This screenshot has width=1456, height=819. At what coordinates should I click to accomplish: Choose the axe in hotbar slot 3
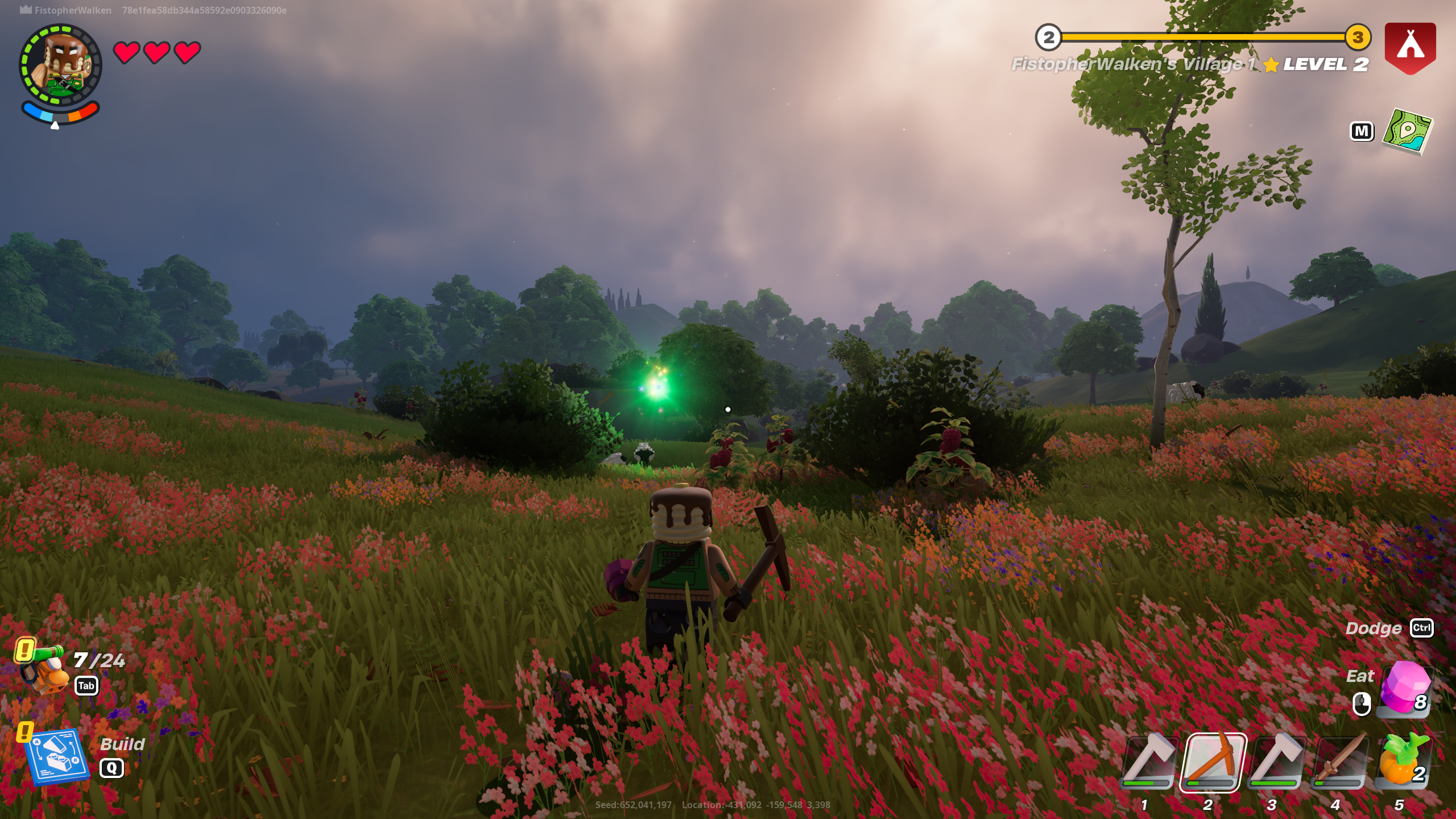click(1276, 762)
